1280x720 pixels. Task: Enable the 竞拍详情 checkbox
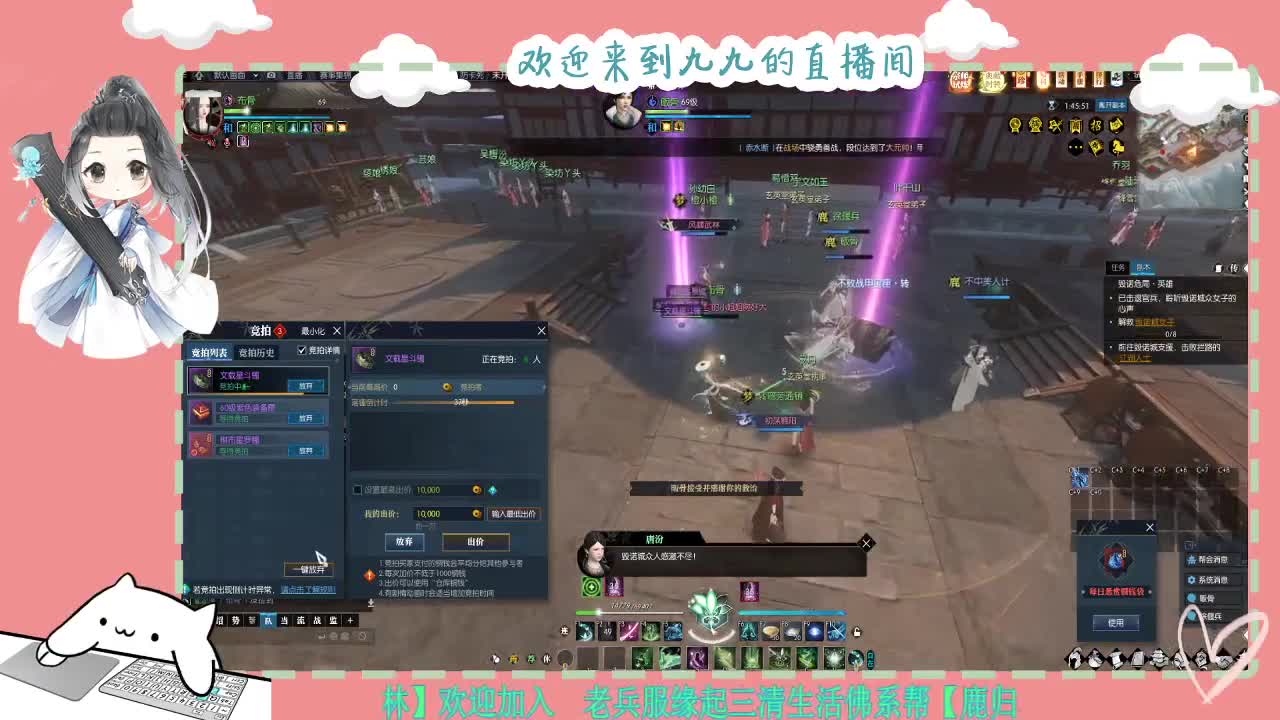[302, 348]
